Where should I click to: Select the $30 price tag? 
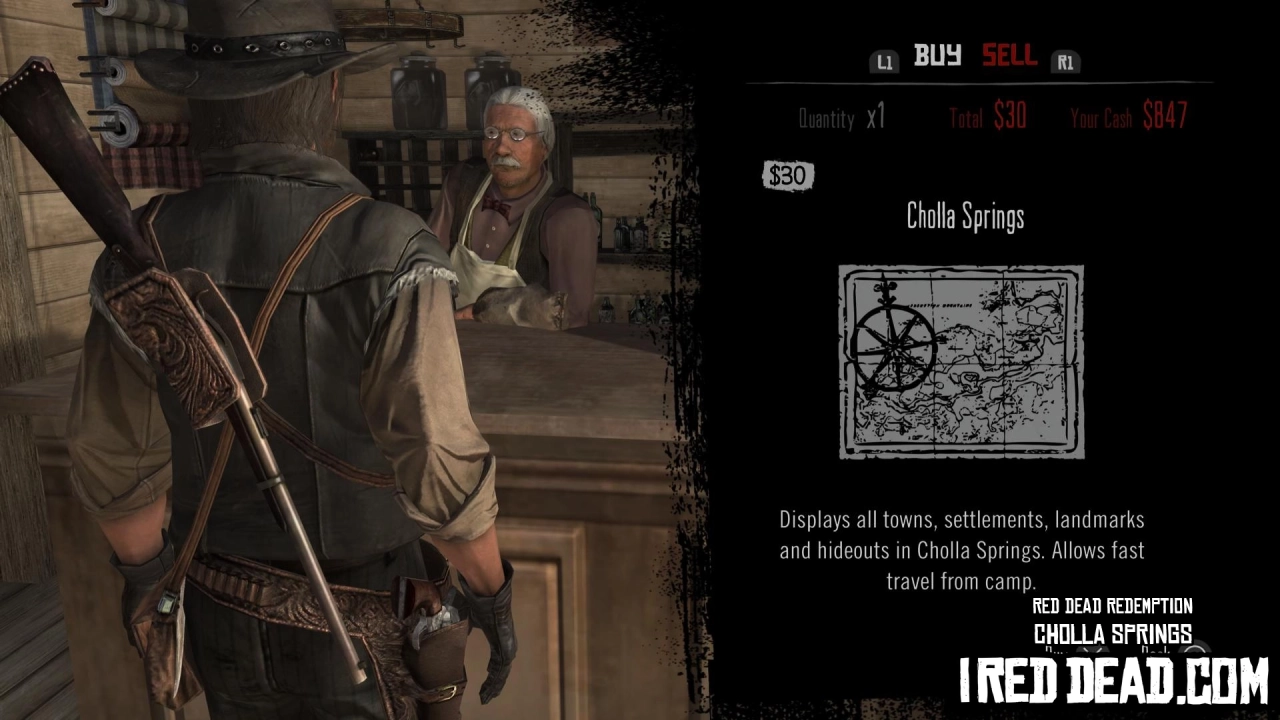788,175
